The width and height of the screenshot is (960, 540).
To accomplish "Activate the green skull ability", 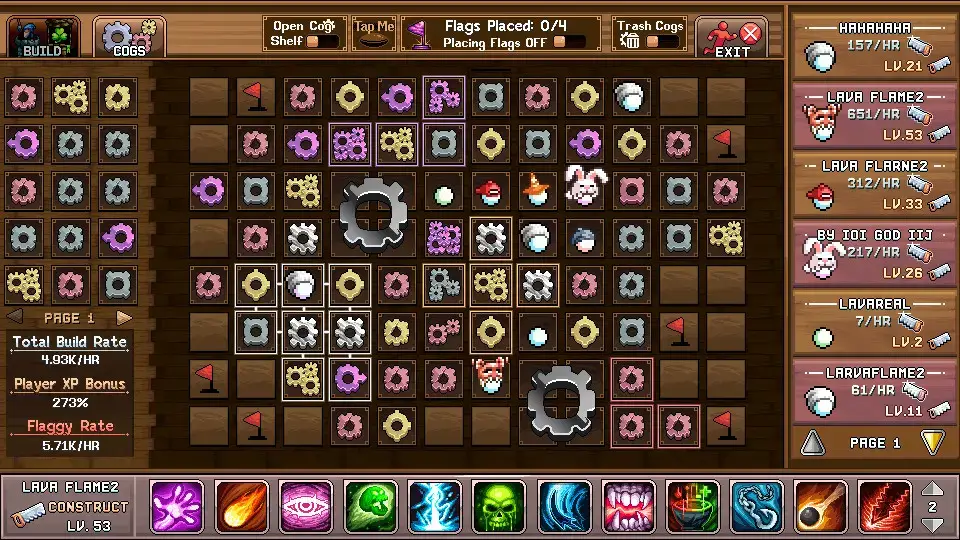I will pyautogui.click(x=499, y=507).
